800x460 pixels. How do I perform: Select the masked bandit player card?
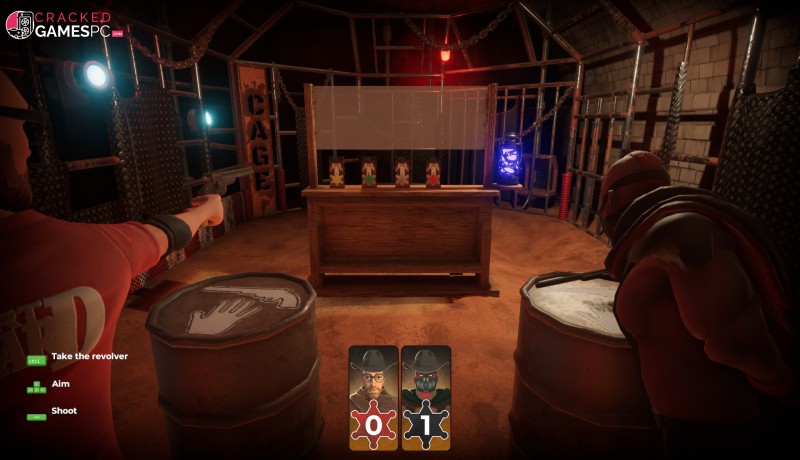click(426, 396)
